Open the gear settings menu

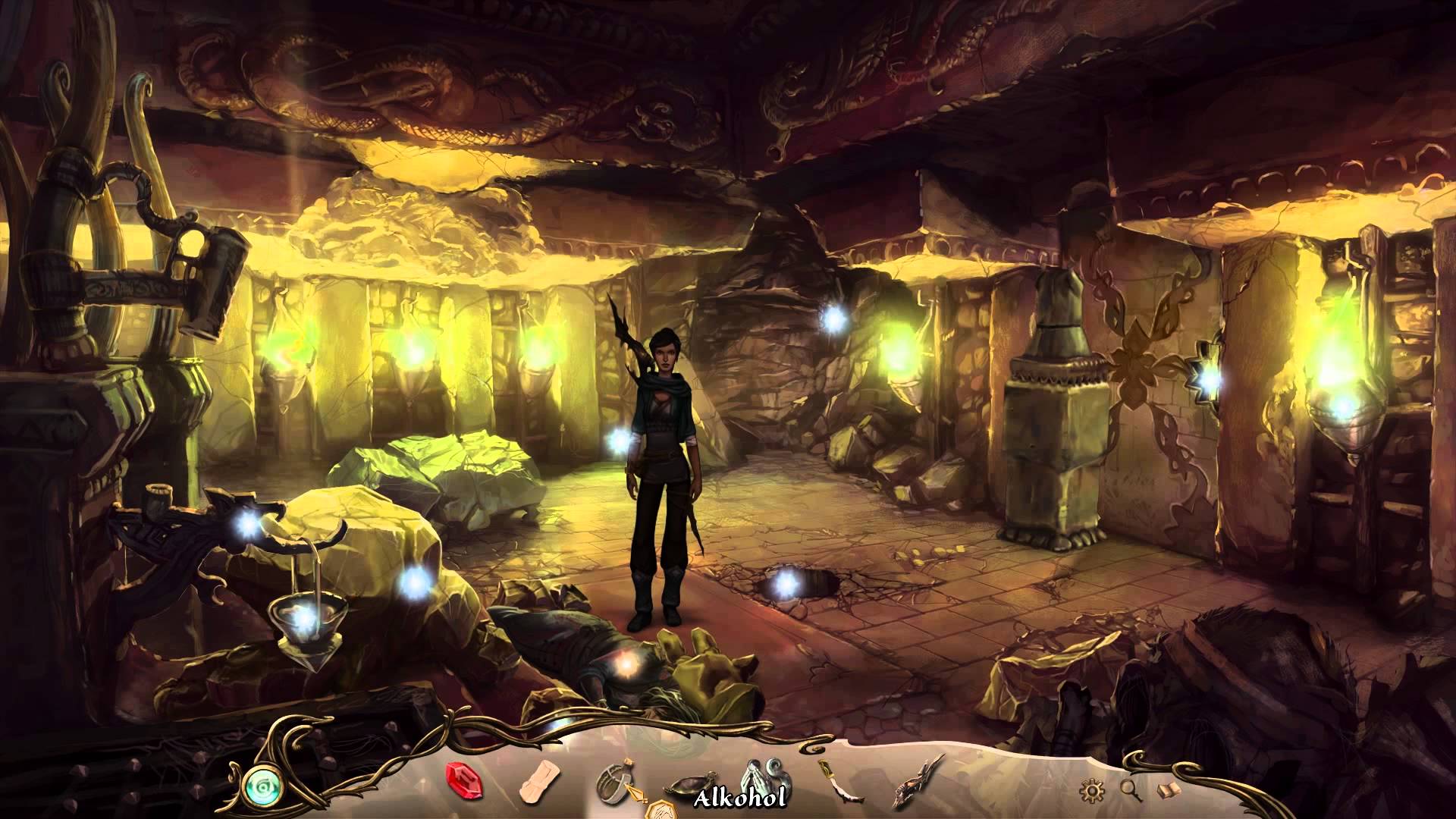coord(1091,792)
